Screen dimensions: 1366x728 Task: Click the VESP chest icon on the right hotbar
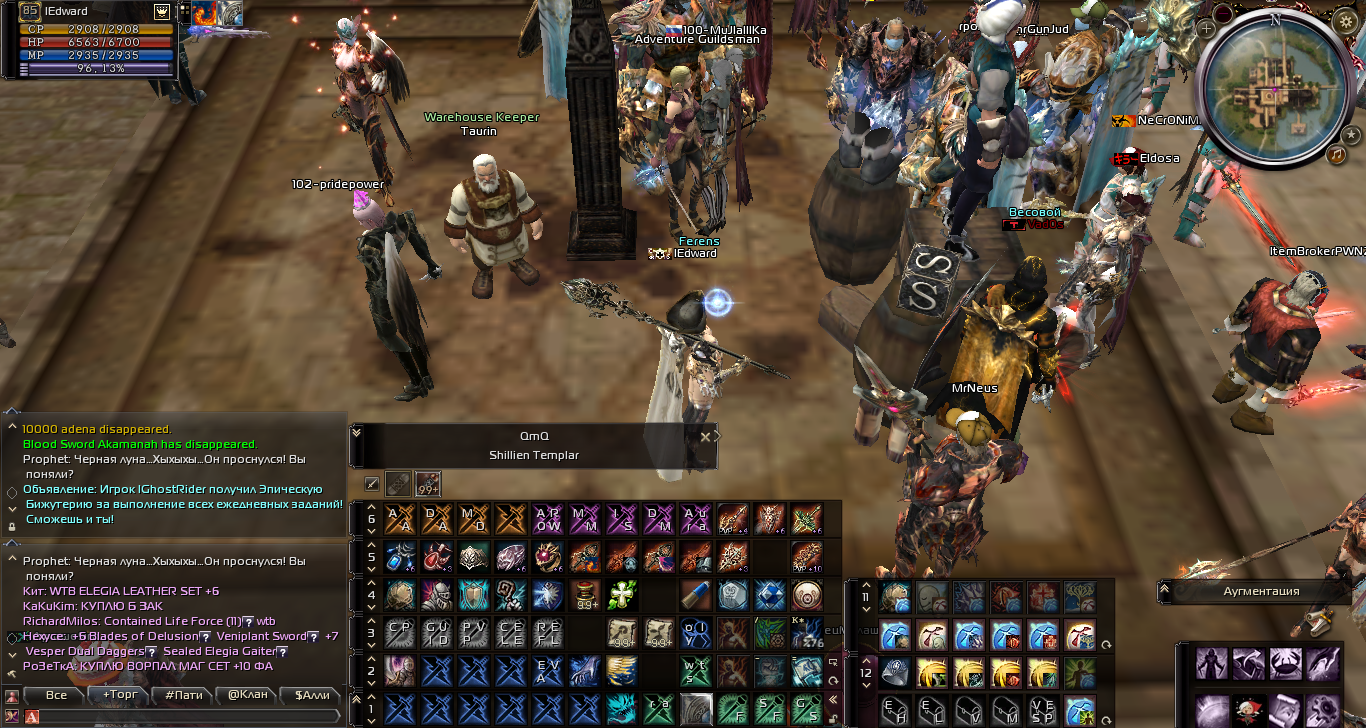point(1043,711)
